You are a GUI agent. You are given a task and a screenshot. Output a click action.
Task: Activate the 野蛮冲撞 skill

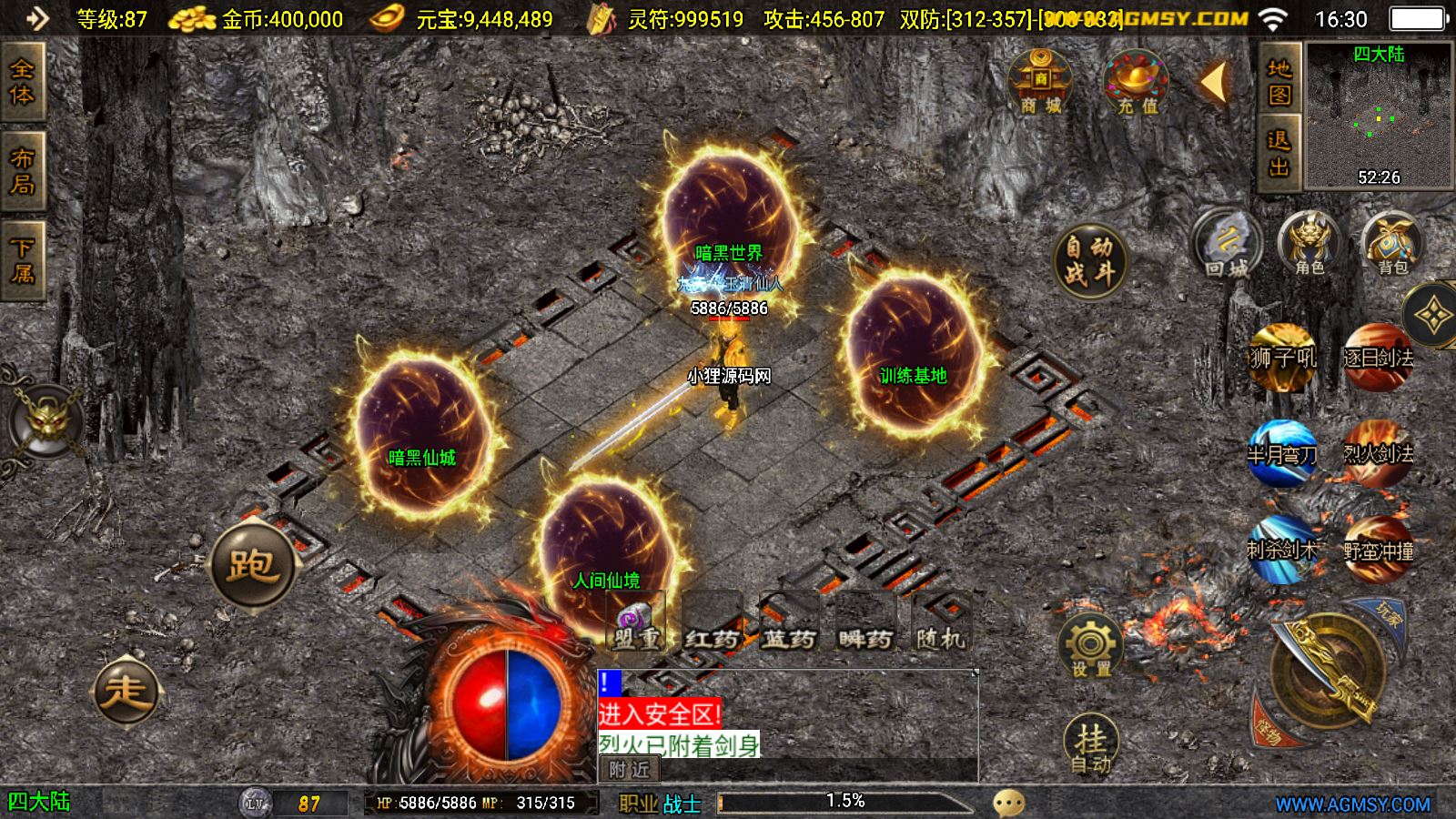(1378, 549)
